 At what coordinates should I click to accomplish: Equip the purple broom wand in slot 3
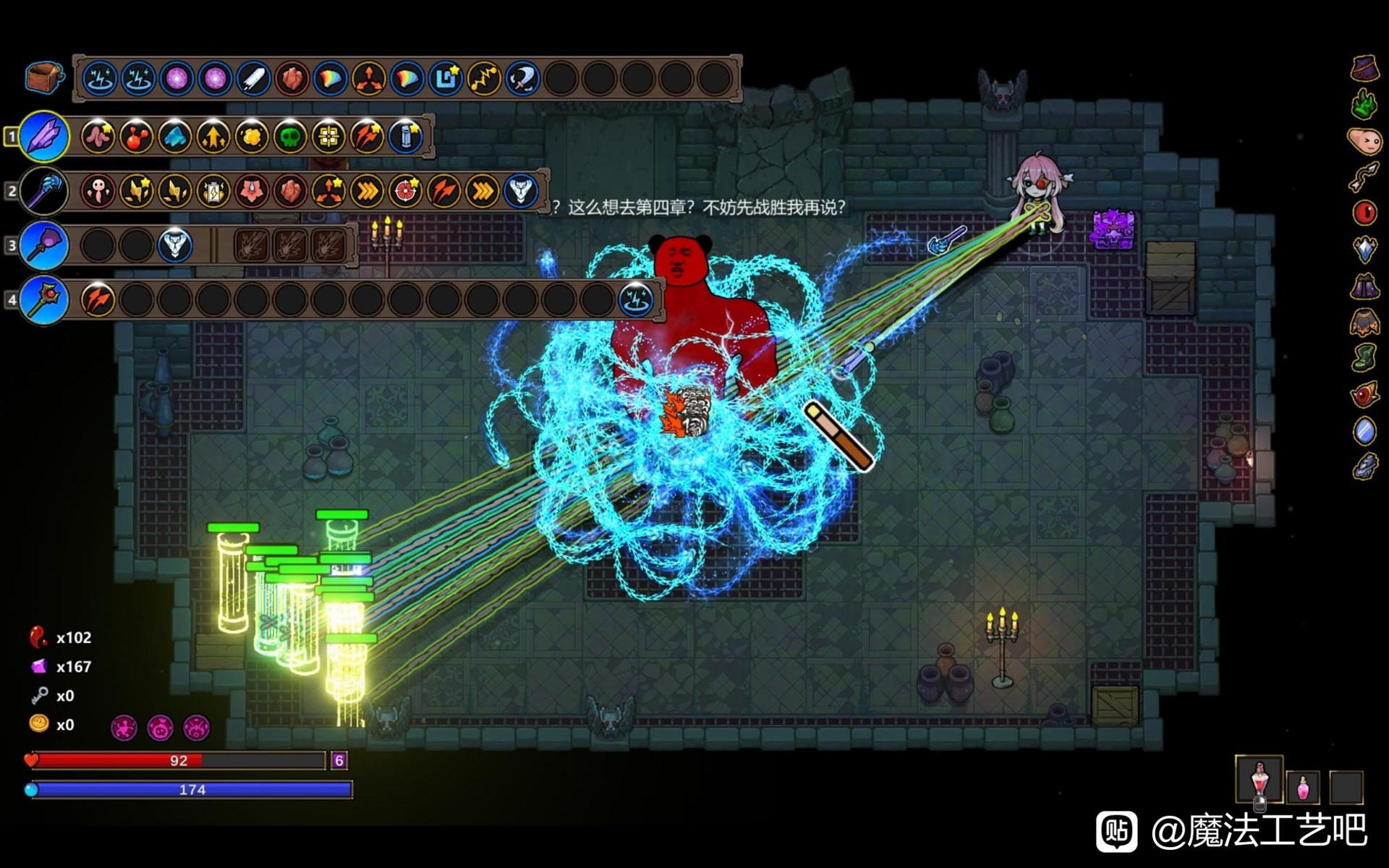click(x=43, y=245)
